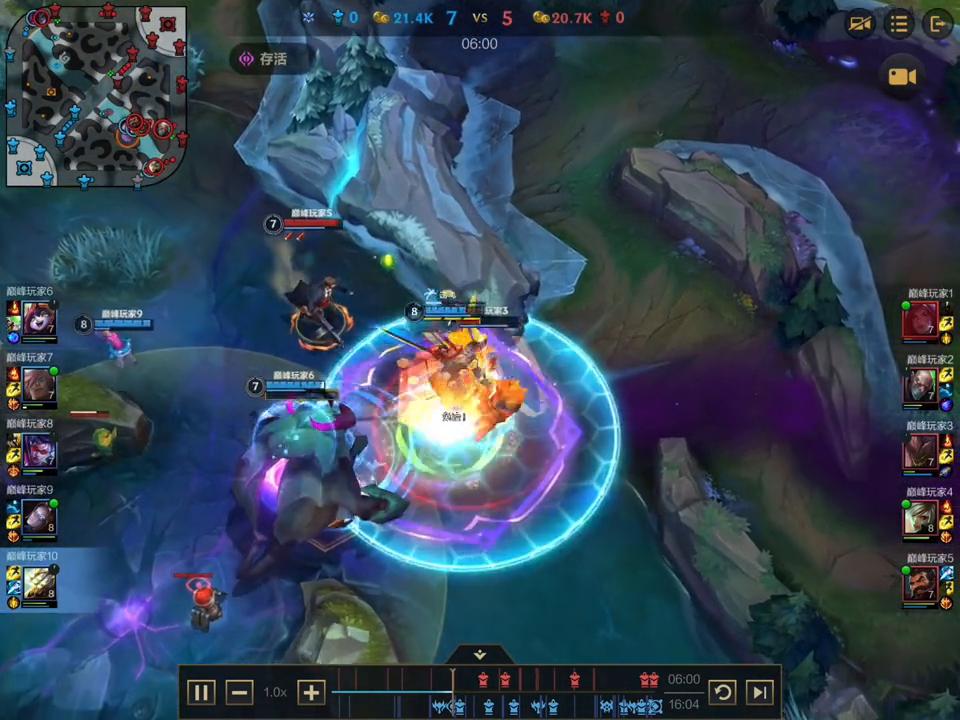
Task: Open the scoreboard list icon
Action: pos(899,24)
